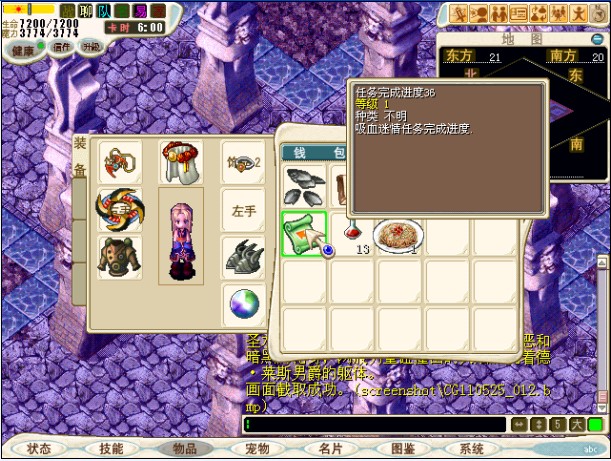Select the red potion stack

[x=353, y=232]
